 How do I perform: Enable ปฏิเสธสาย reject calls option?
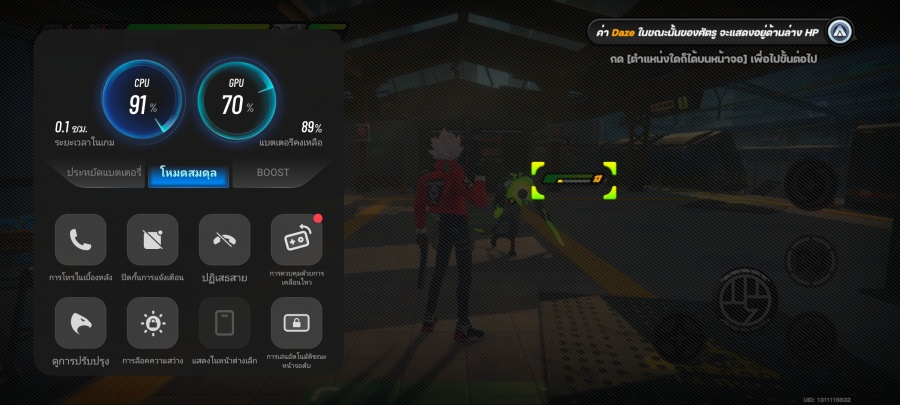[x=225, y=240]
